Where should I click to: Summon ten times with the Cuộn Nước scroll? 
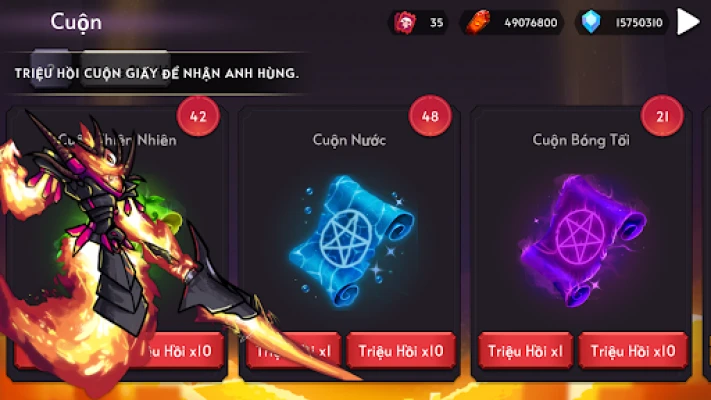coord(402,351)
